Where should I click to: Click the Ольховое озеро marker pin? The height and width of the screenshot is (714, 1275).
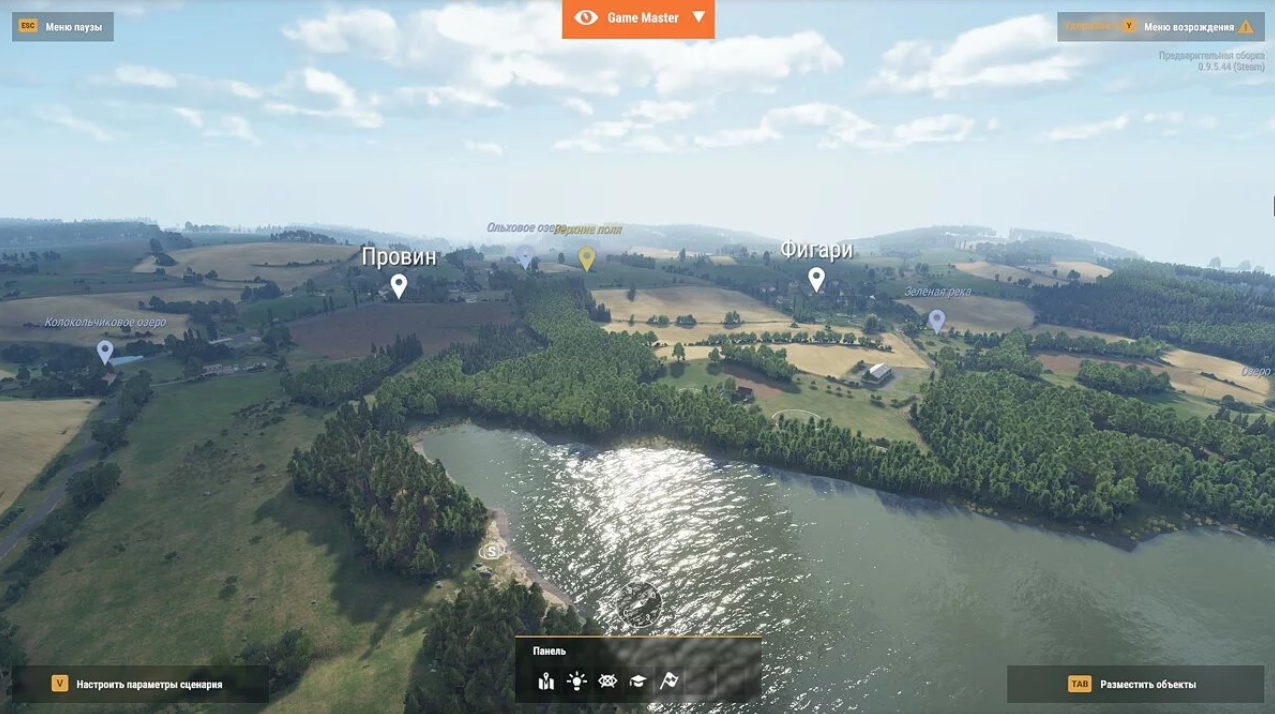pyautogui.click(x=525, y=256)
